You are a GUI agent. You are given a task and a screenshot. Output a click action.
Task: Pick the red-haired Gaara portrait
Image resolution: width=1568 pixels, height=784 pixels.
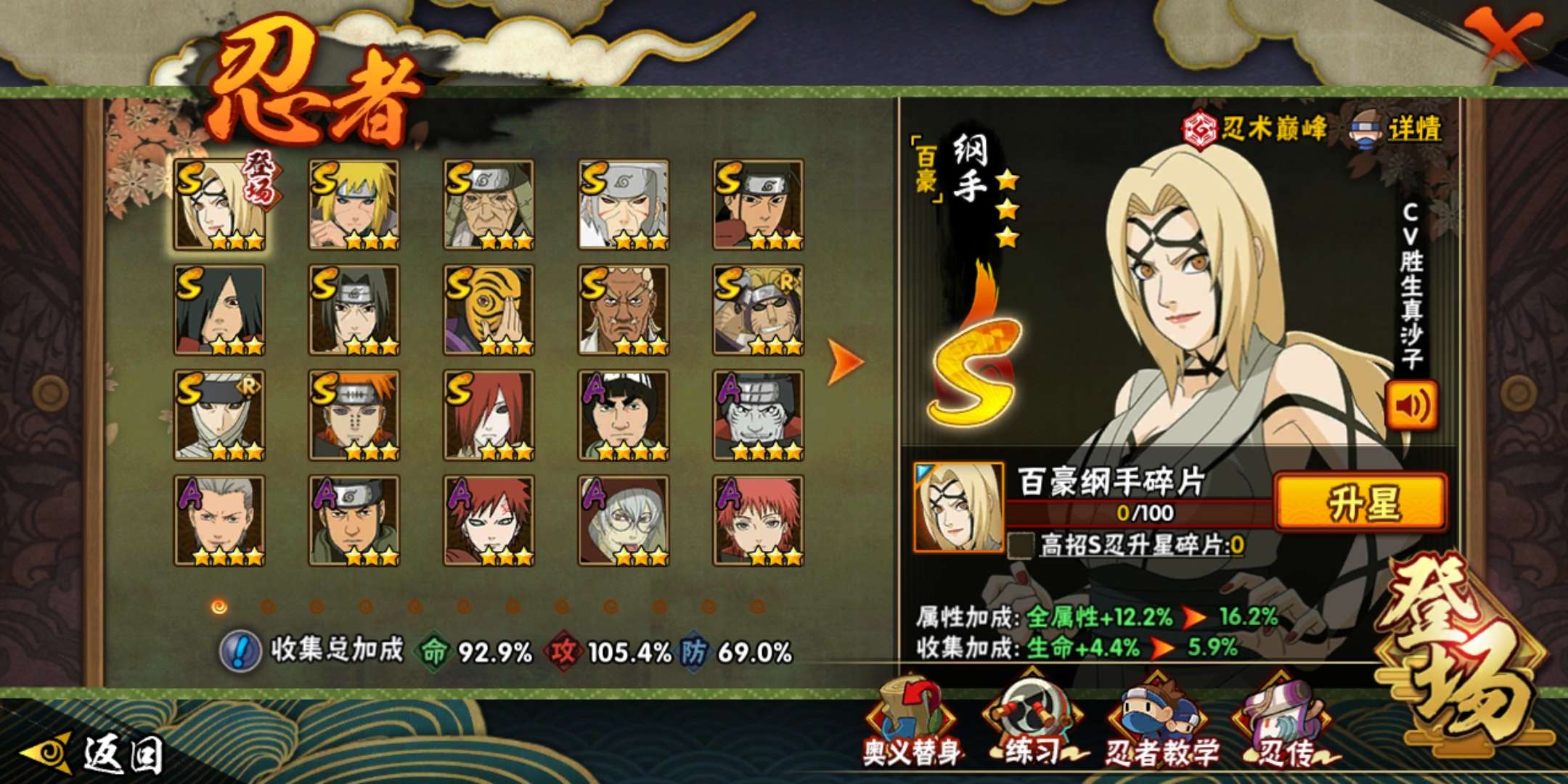point(489,520)
